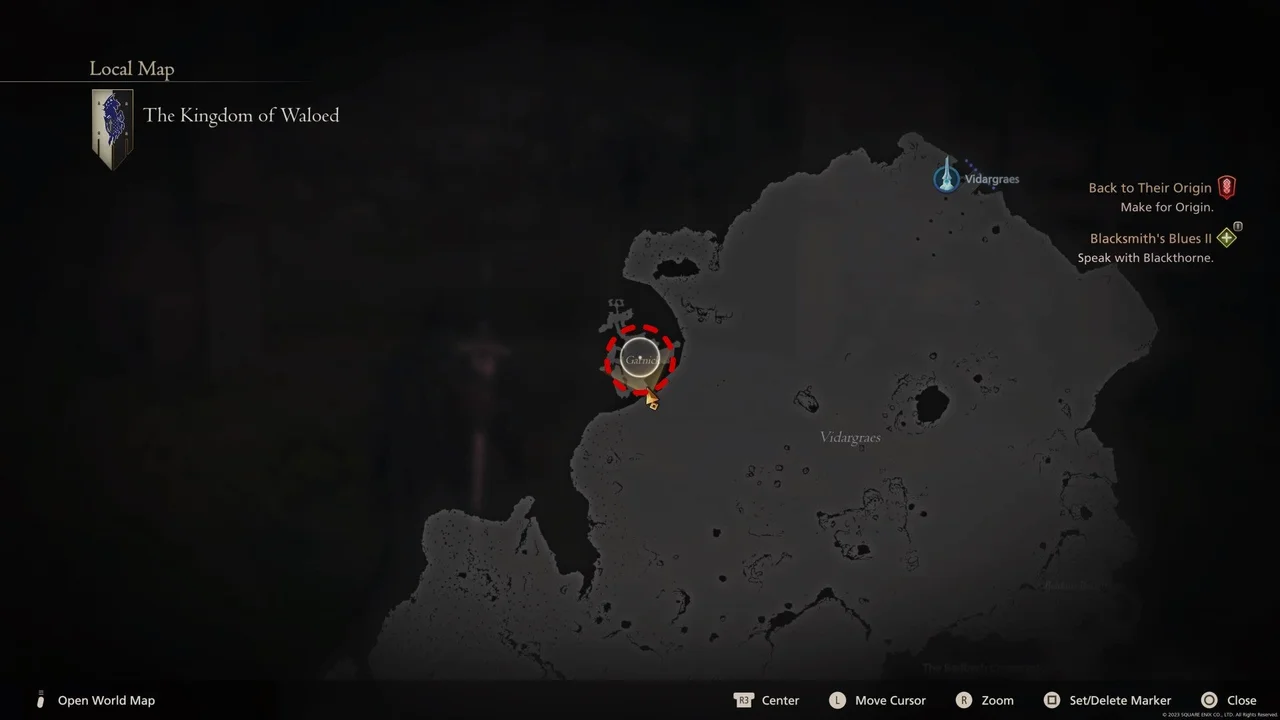The width and height of the screenshot is (1280, 720).
Task: Click the green Blacksmith's Blues II quest icon
Action: [x=1227, y=238]
